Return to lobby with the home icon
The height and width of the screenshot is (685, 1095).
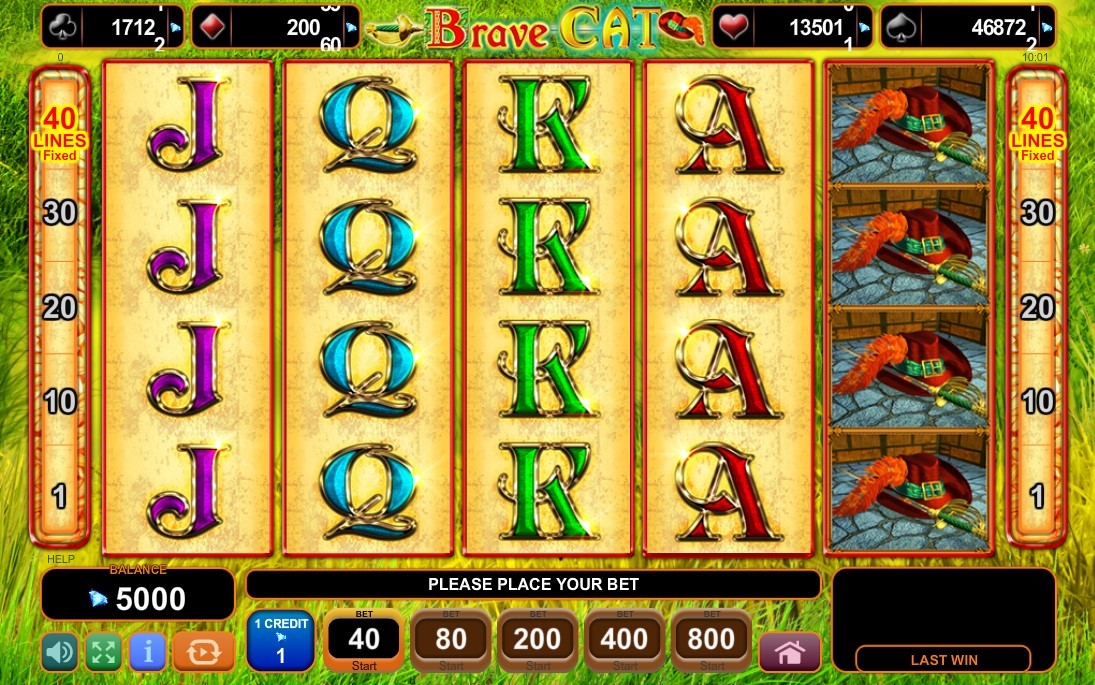pos(790,653)
